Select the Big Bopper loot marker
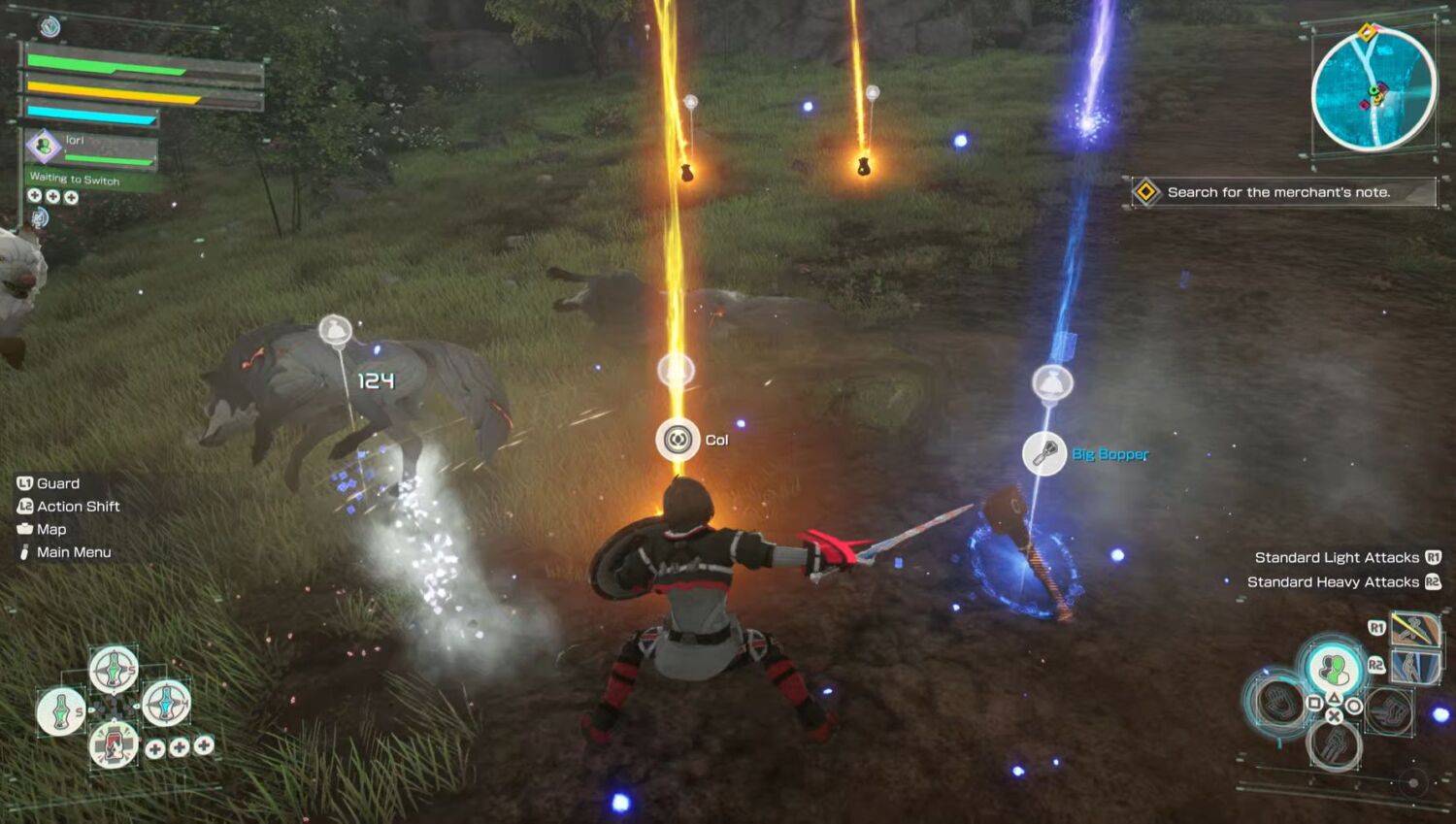This screenshot has height=824, width=1456. click(x=1045, y=453)
